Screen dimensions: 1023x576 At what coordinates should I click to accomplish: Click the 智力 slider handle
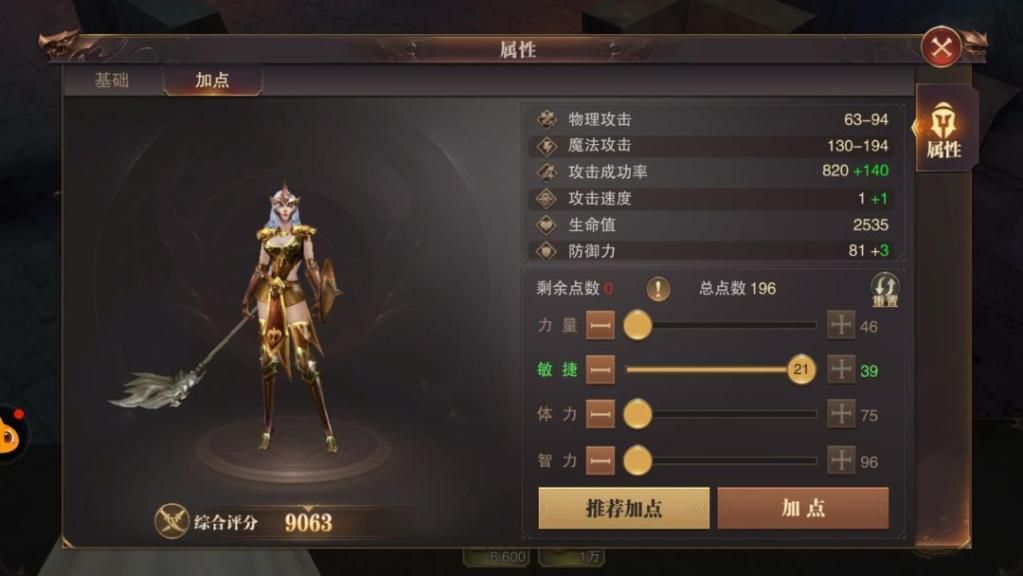[638, 460]
